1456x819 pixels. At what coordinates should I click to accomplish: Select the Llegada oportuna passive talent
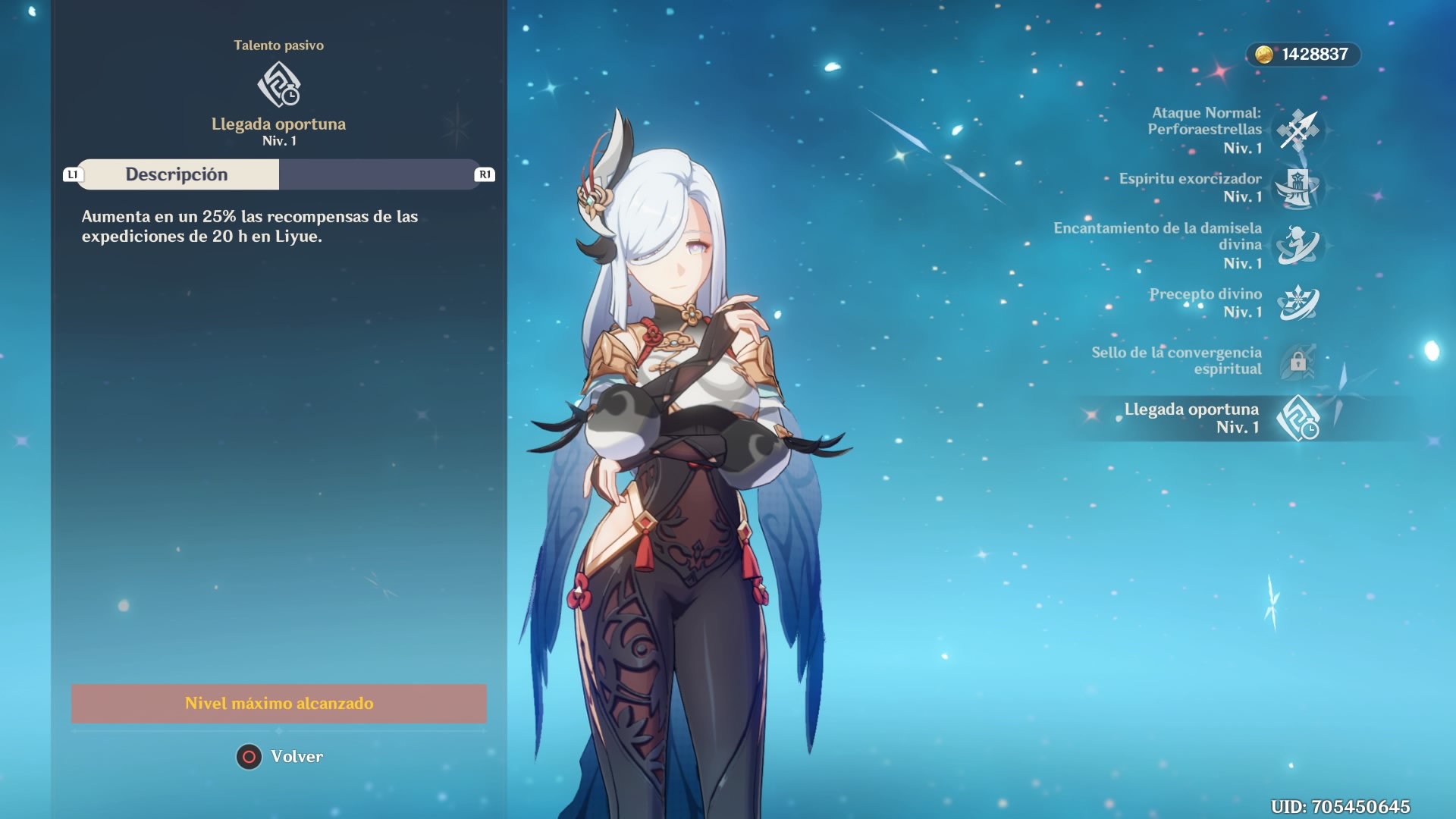point(1298,418)
